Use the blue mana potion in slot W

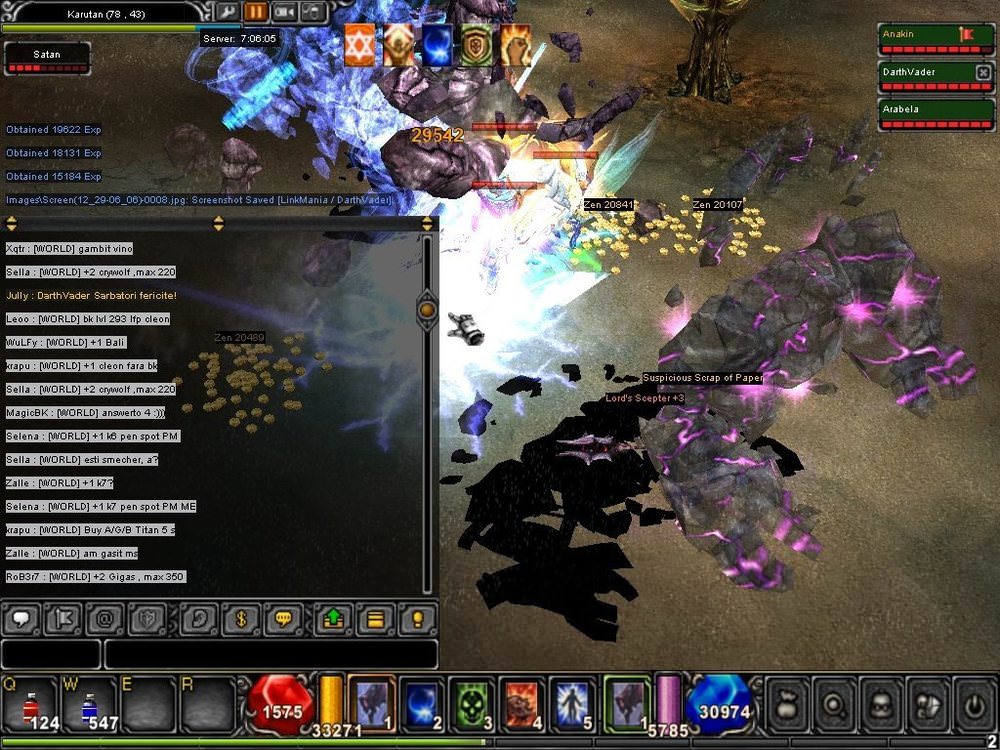coord(88,704)
